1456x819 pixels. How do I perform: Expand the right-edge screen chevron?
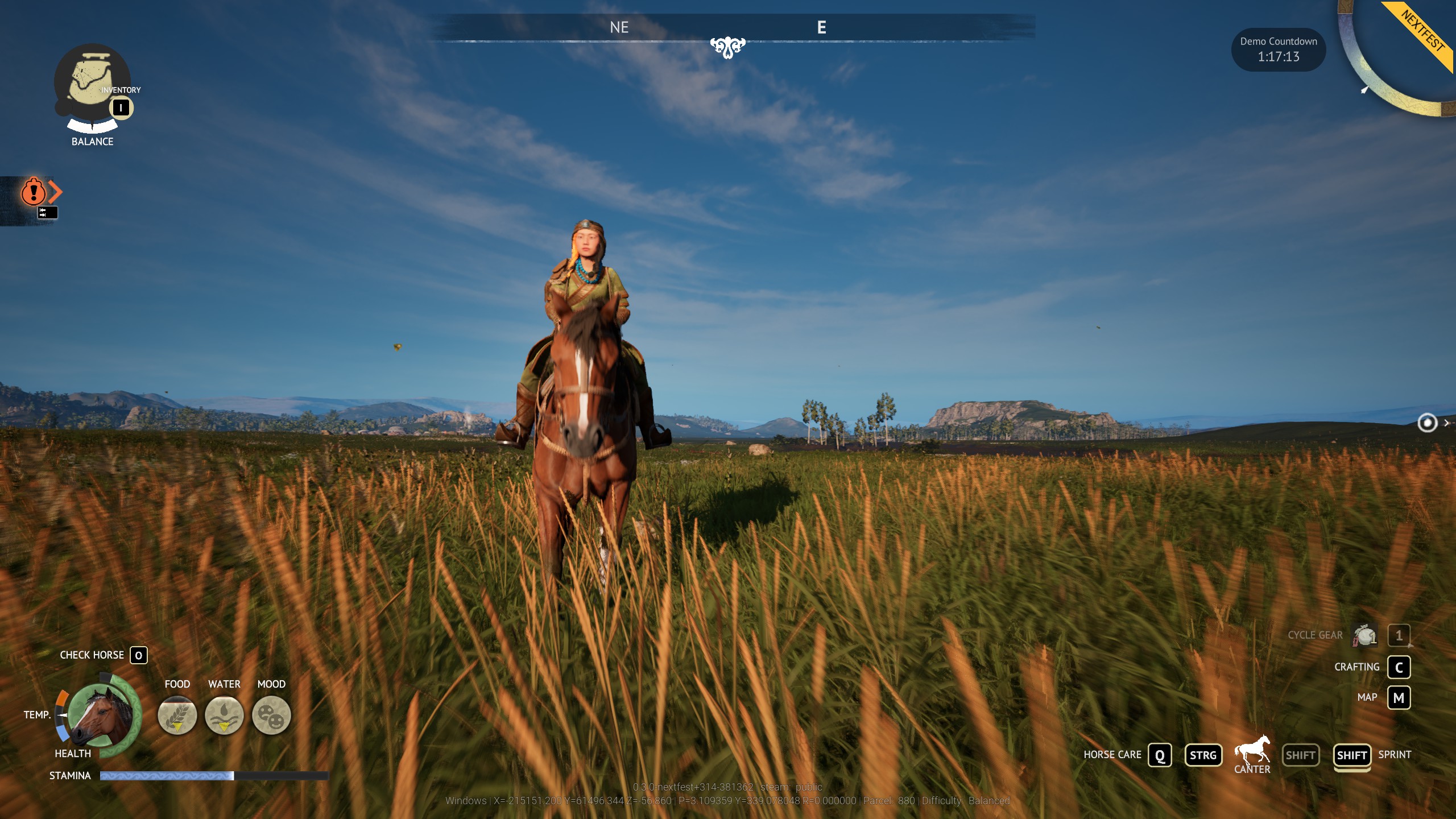pos(1446,423)
